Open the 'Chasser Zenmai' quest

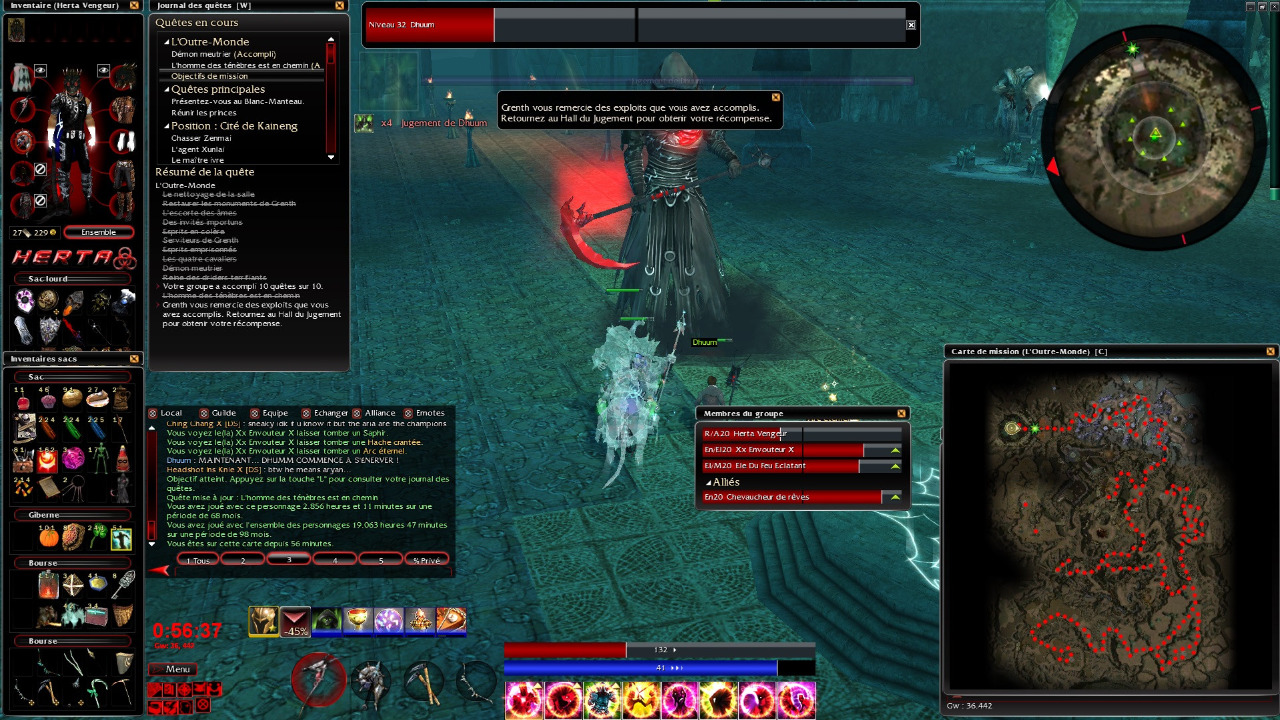tap(201, 138)
